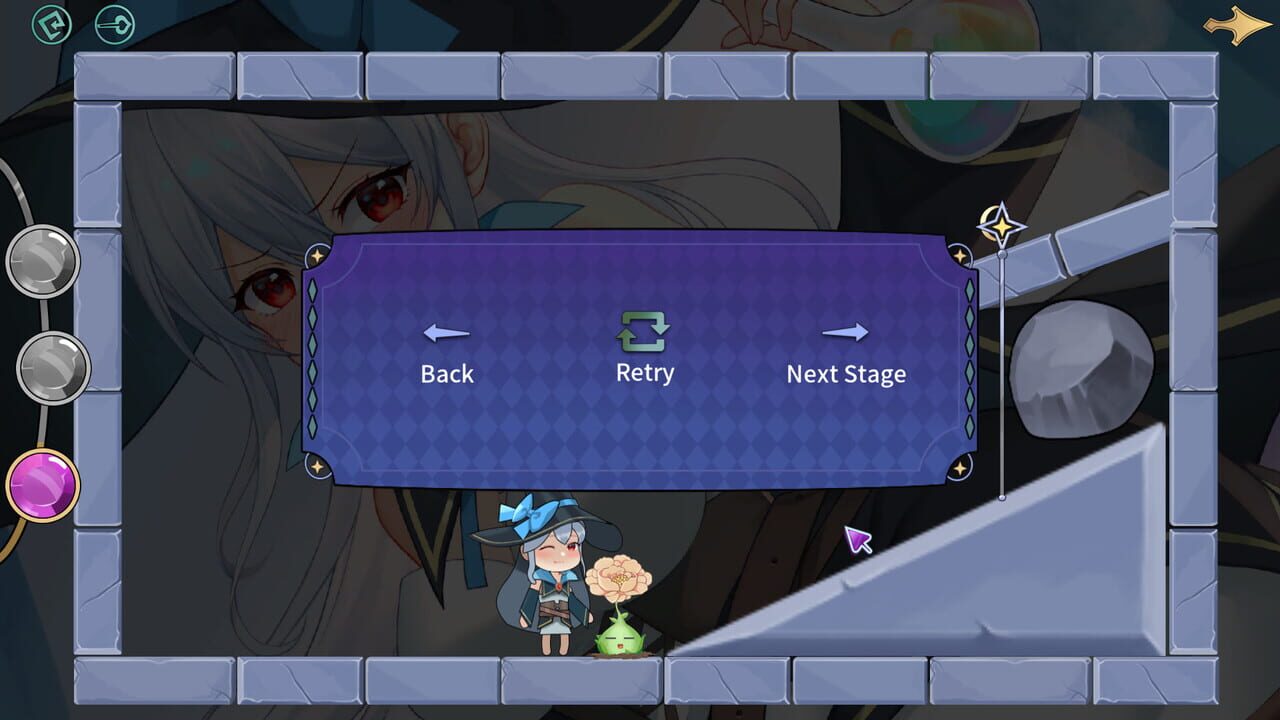This screenshot has width=1280, height=720.
Task: Advance using the Next Stage button
Action: [845, 375]
